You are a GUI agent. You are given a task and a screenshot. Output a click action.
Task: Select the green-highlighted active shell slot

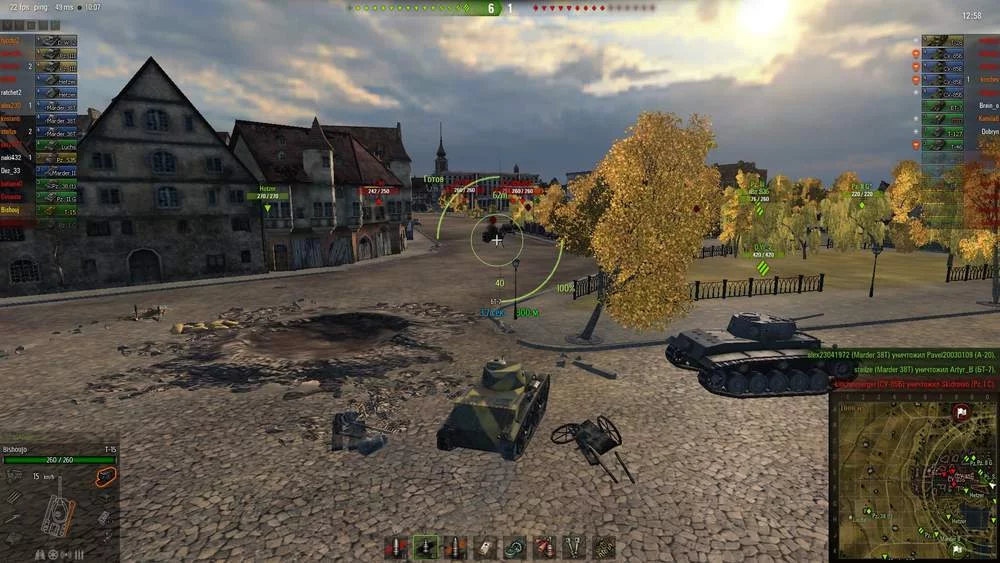(x=427, y=548)
